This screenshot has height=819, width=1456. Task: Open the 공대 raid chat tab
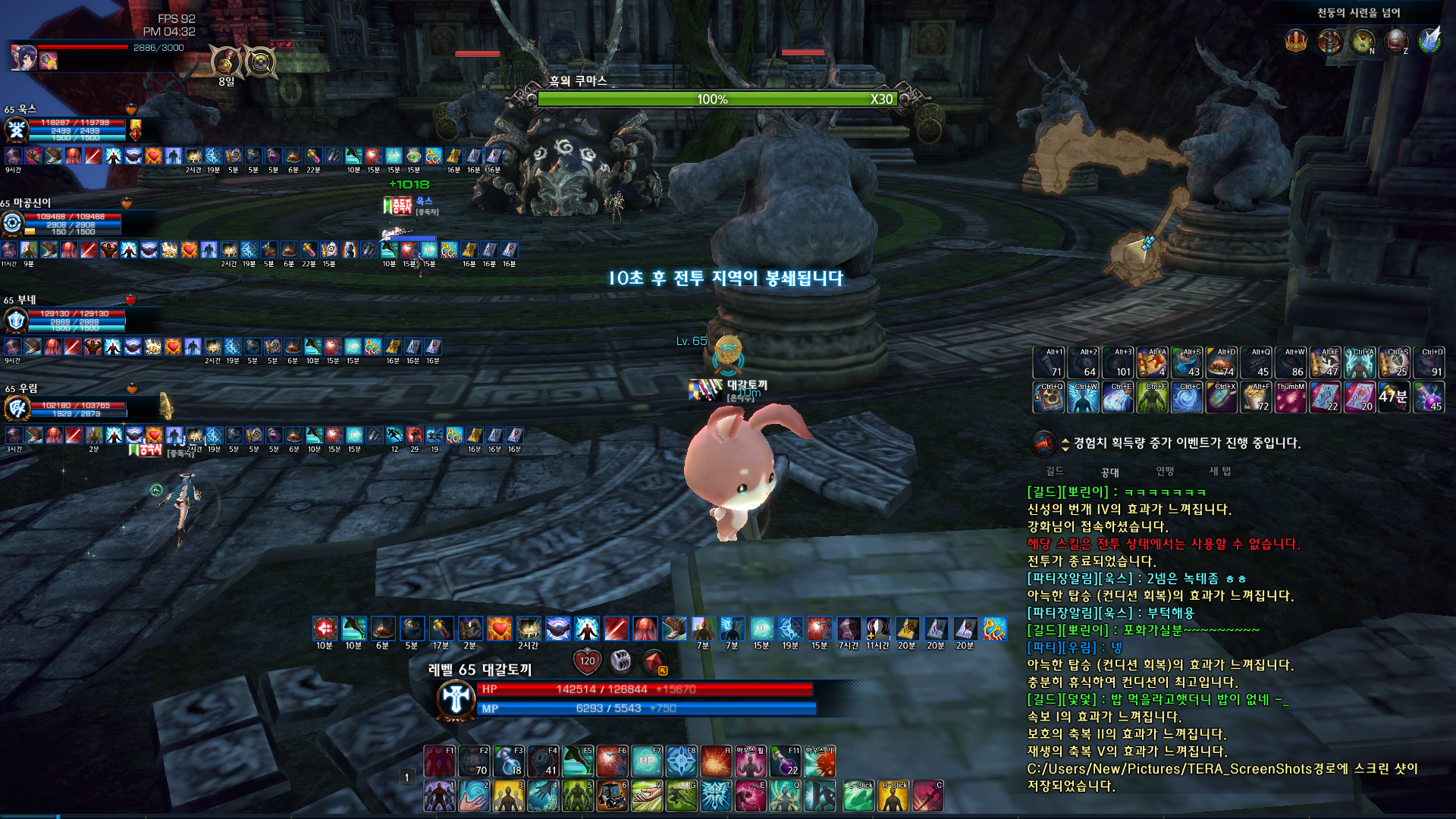[1110, 472]
